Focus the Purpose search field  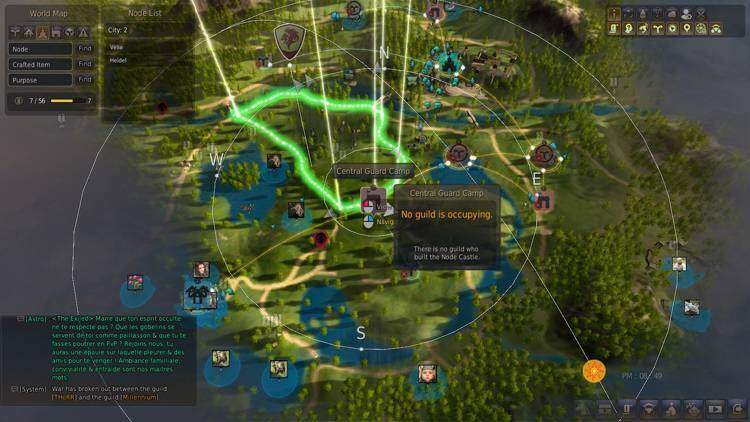(x=40, y=79)
